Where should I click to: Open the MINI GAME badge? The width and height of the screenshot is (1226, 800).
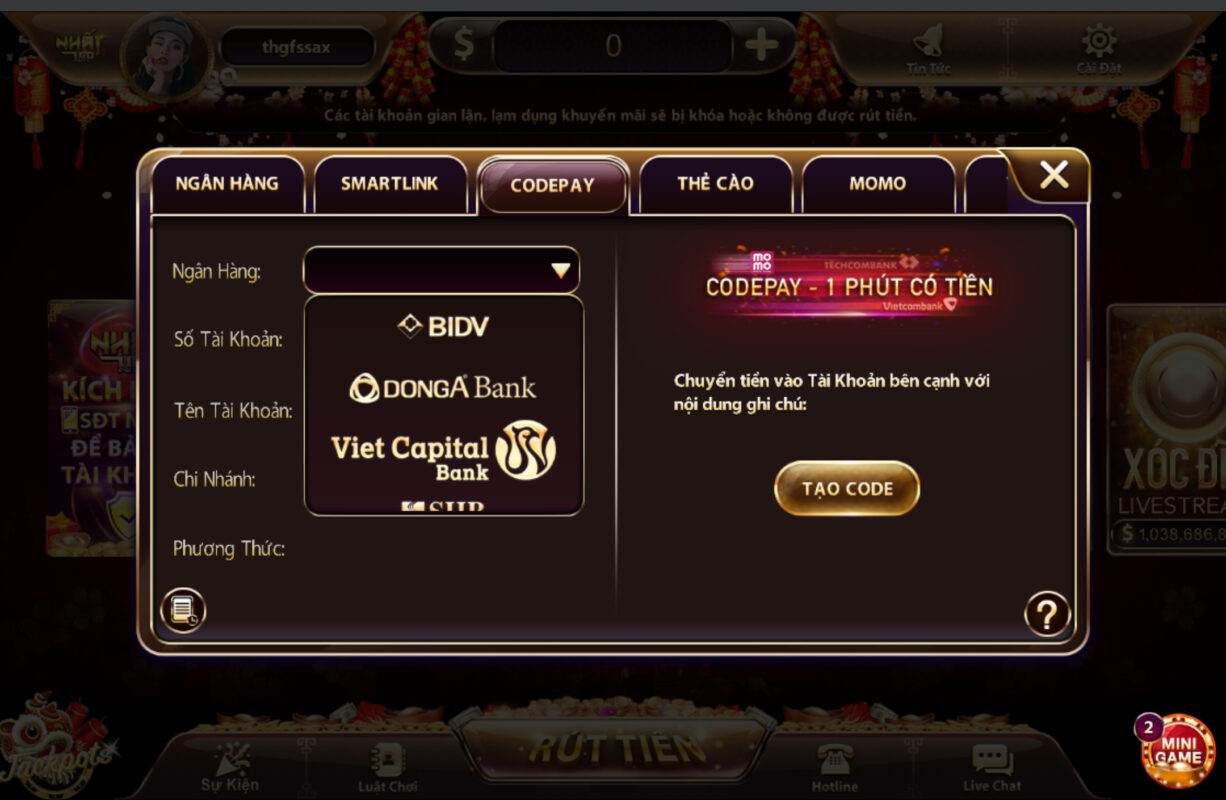1178,751
